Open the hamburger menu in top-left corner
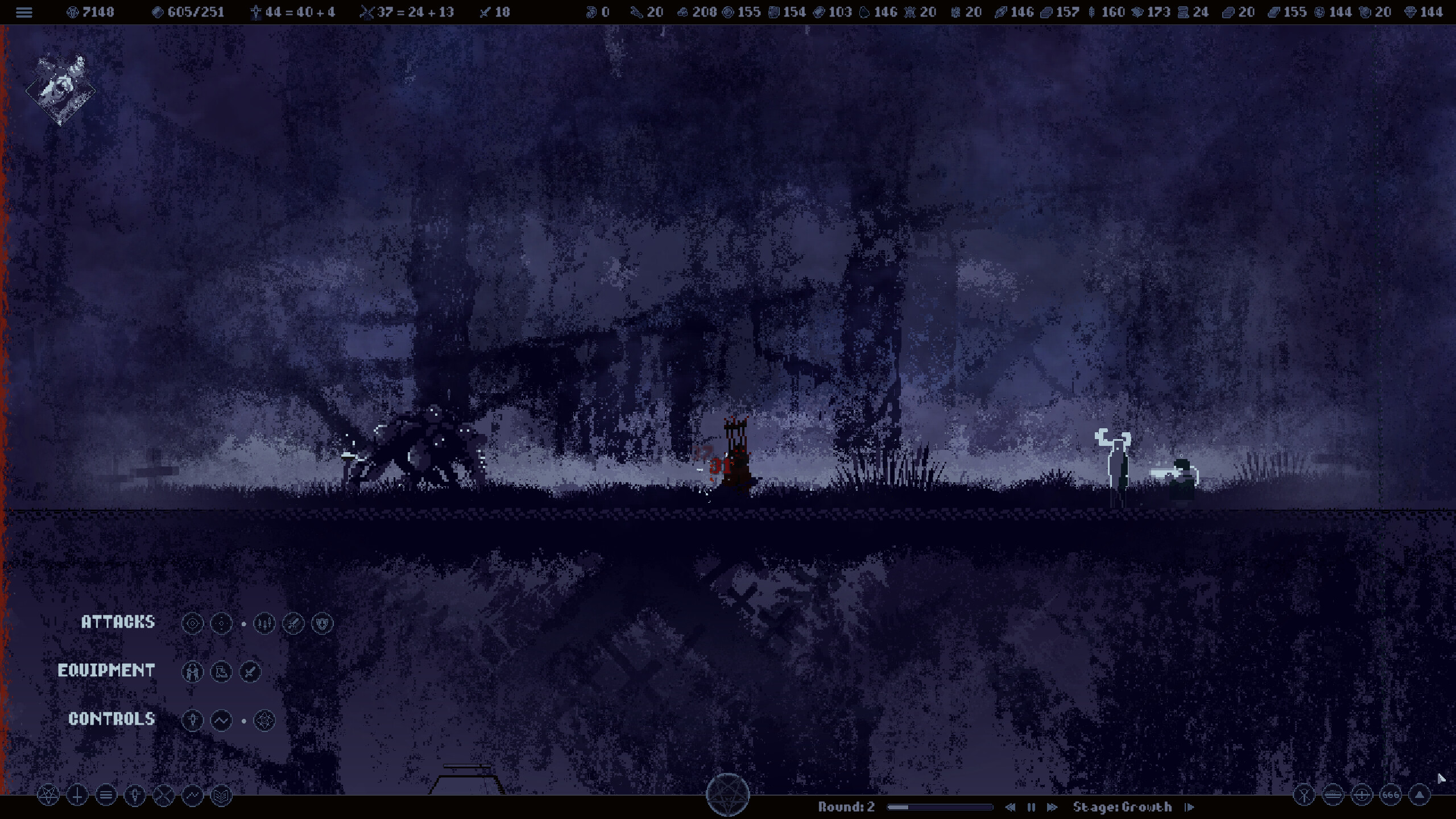The width and height of the screenshot is (1456, 819). pyautogui.click(x=24, y=13)
